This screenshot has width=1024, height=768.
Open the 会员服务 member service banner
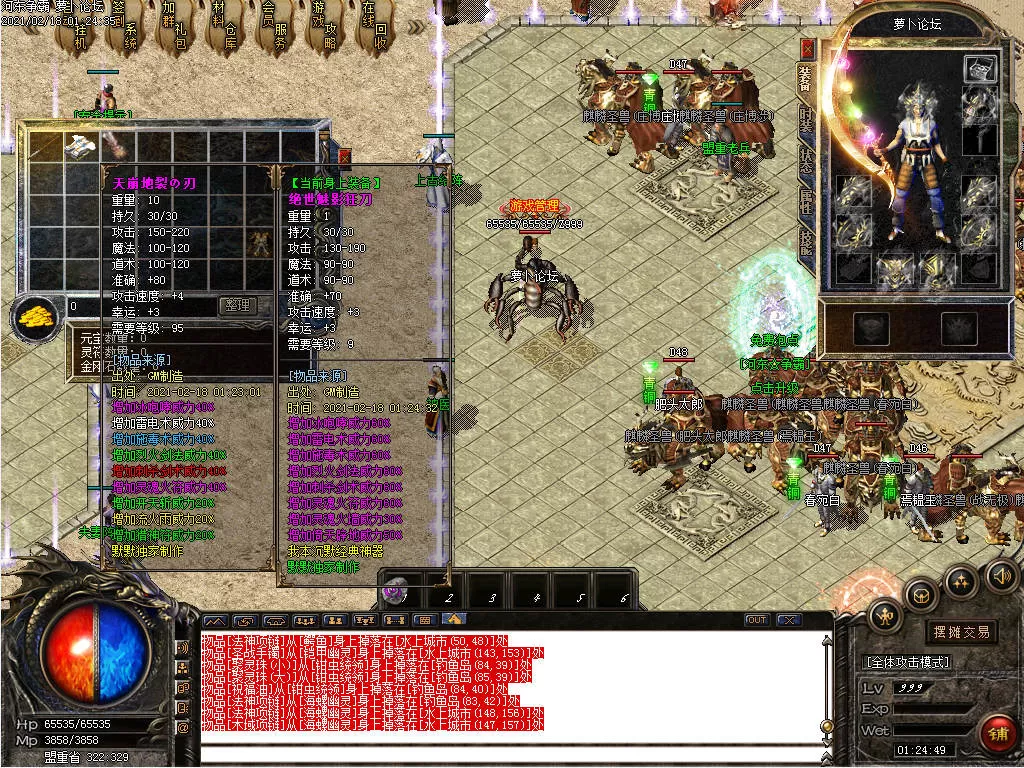(275, 30)
